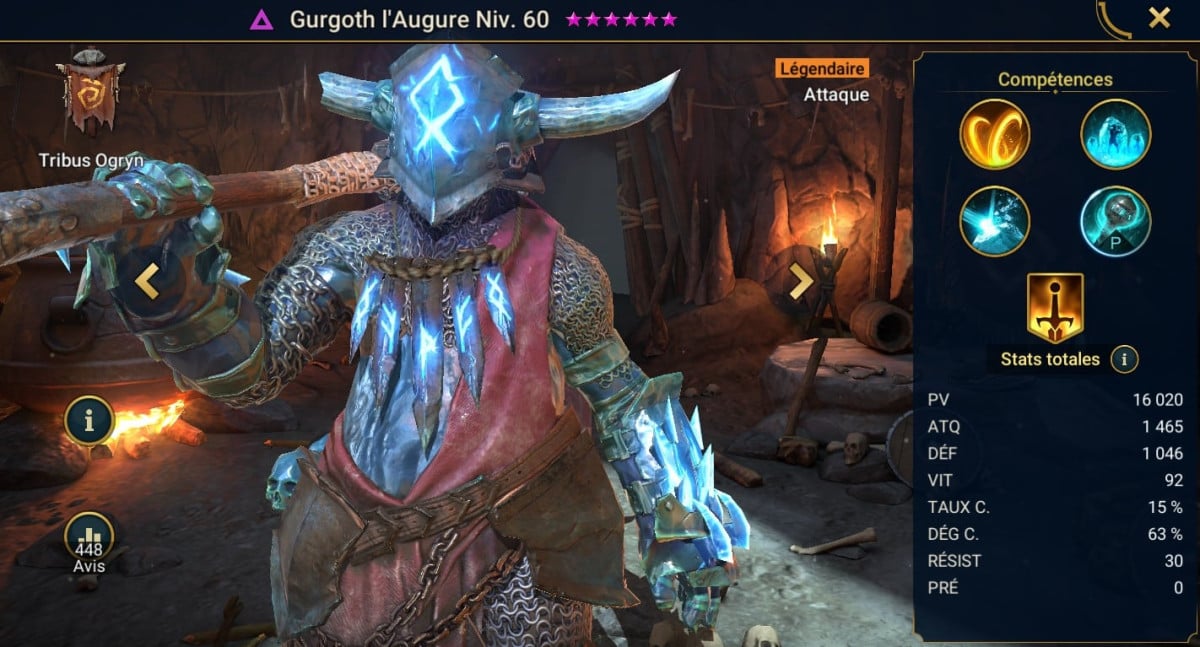Select the golden ring skill icon
The image size is (1200, 647).
pos(995,135)
